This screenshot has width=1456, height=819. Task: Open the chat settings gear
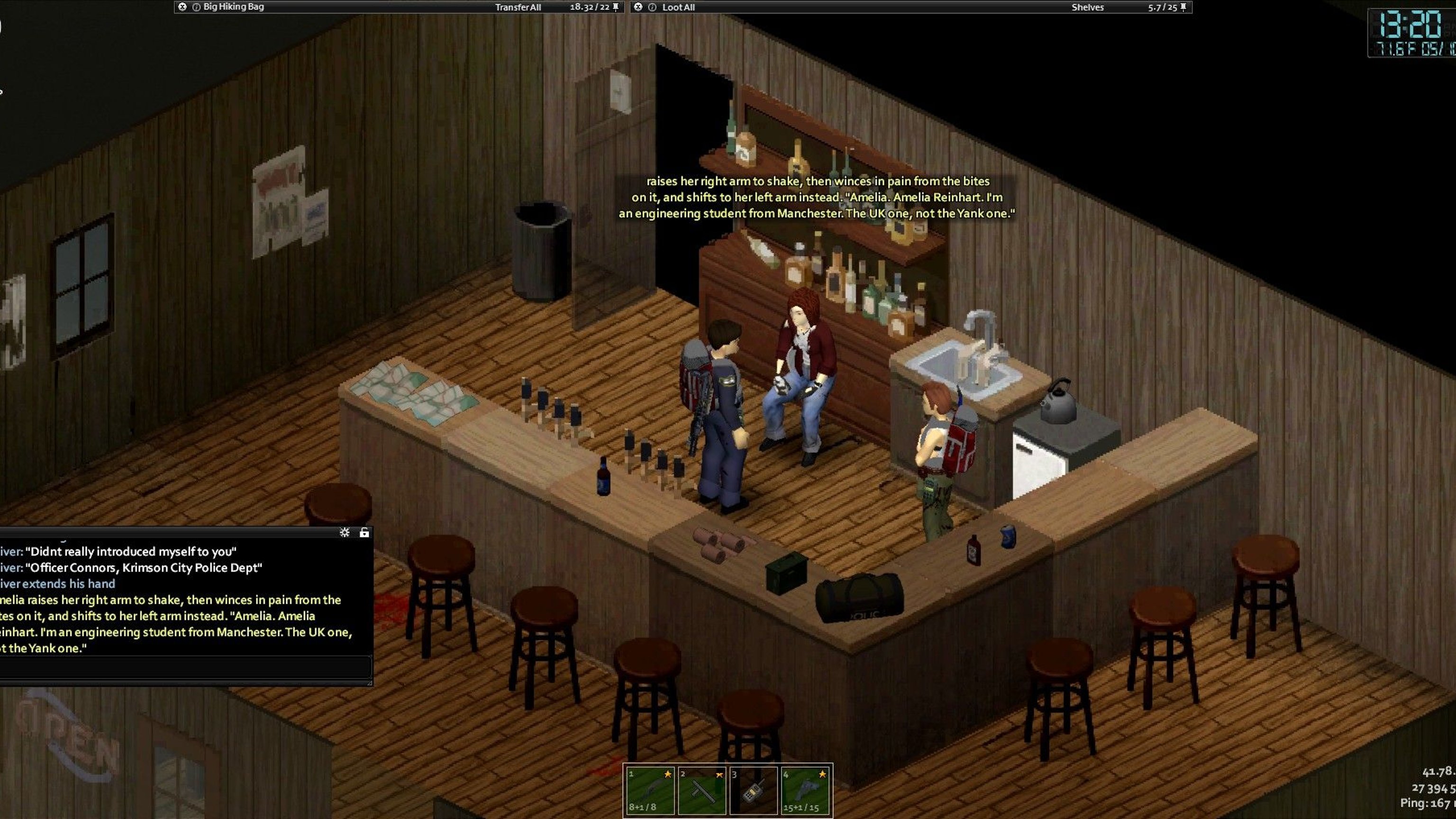point(345,532)
